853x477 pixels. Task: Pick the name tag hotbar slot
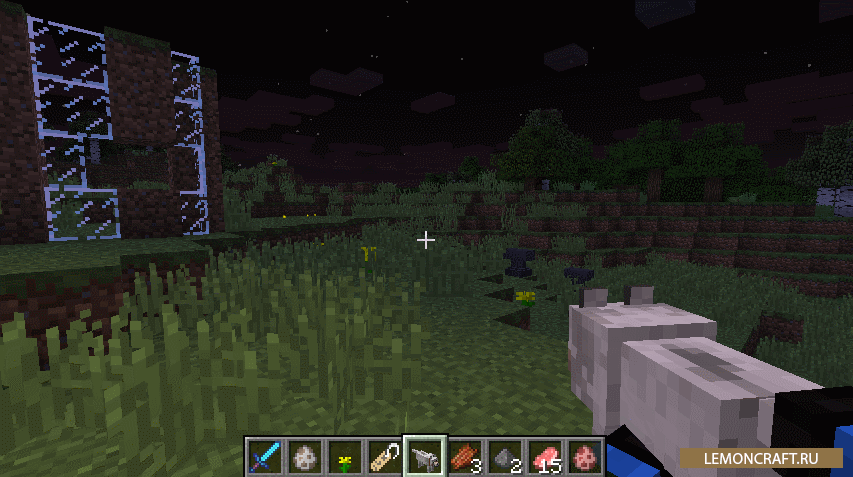[384, 456]
